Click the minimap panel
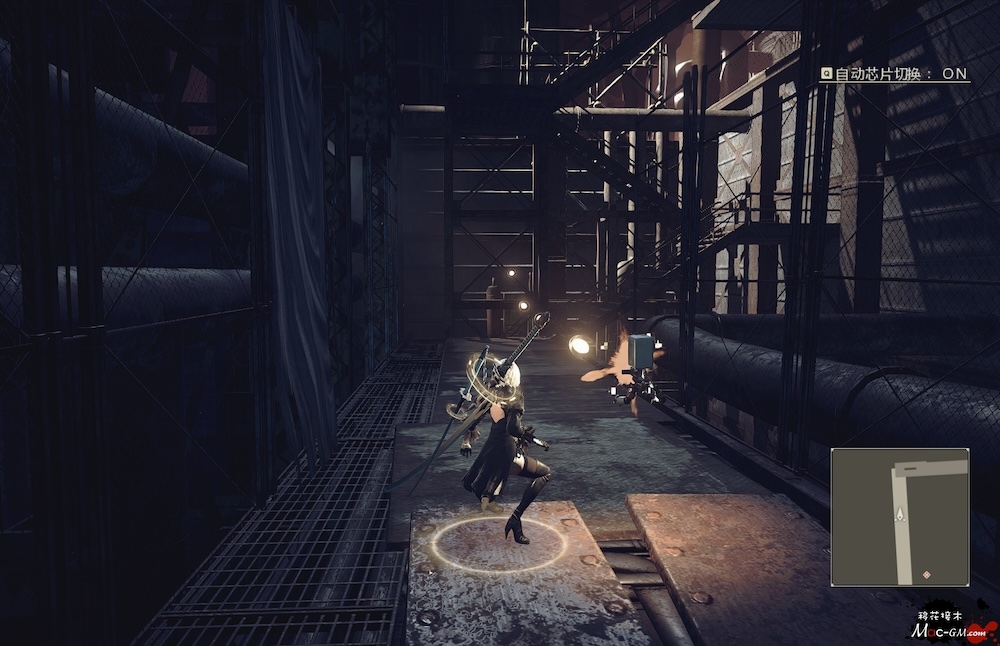Image resolution: width=1000 pixels, height=646 pixels. point(900,516)
